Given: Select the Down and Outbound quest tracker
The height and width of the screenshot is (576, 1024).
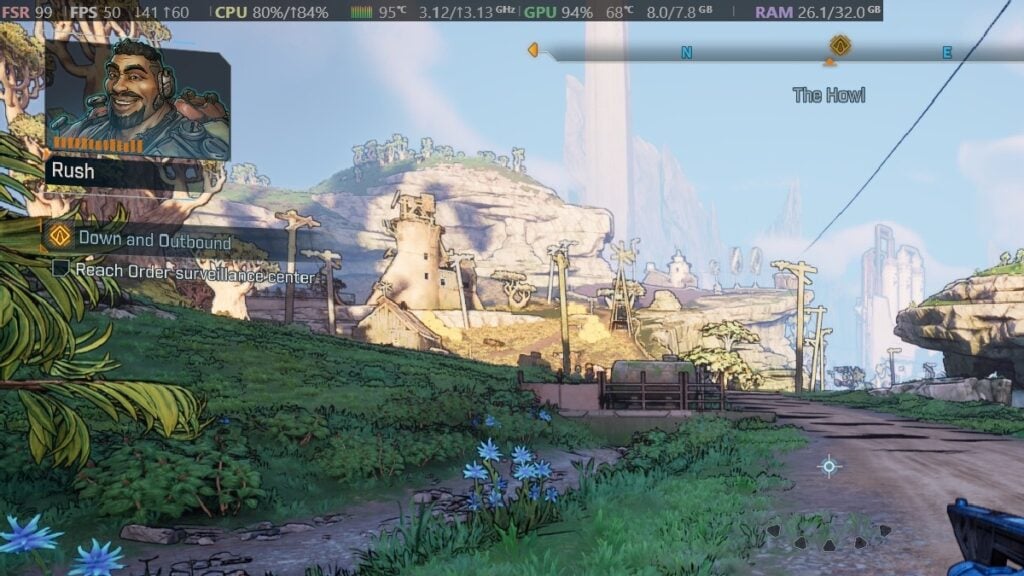Looking at the screenshot, I should coord(154,241).
